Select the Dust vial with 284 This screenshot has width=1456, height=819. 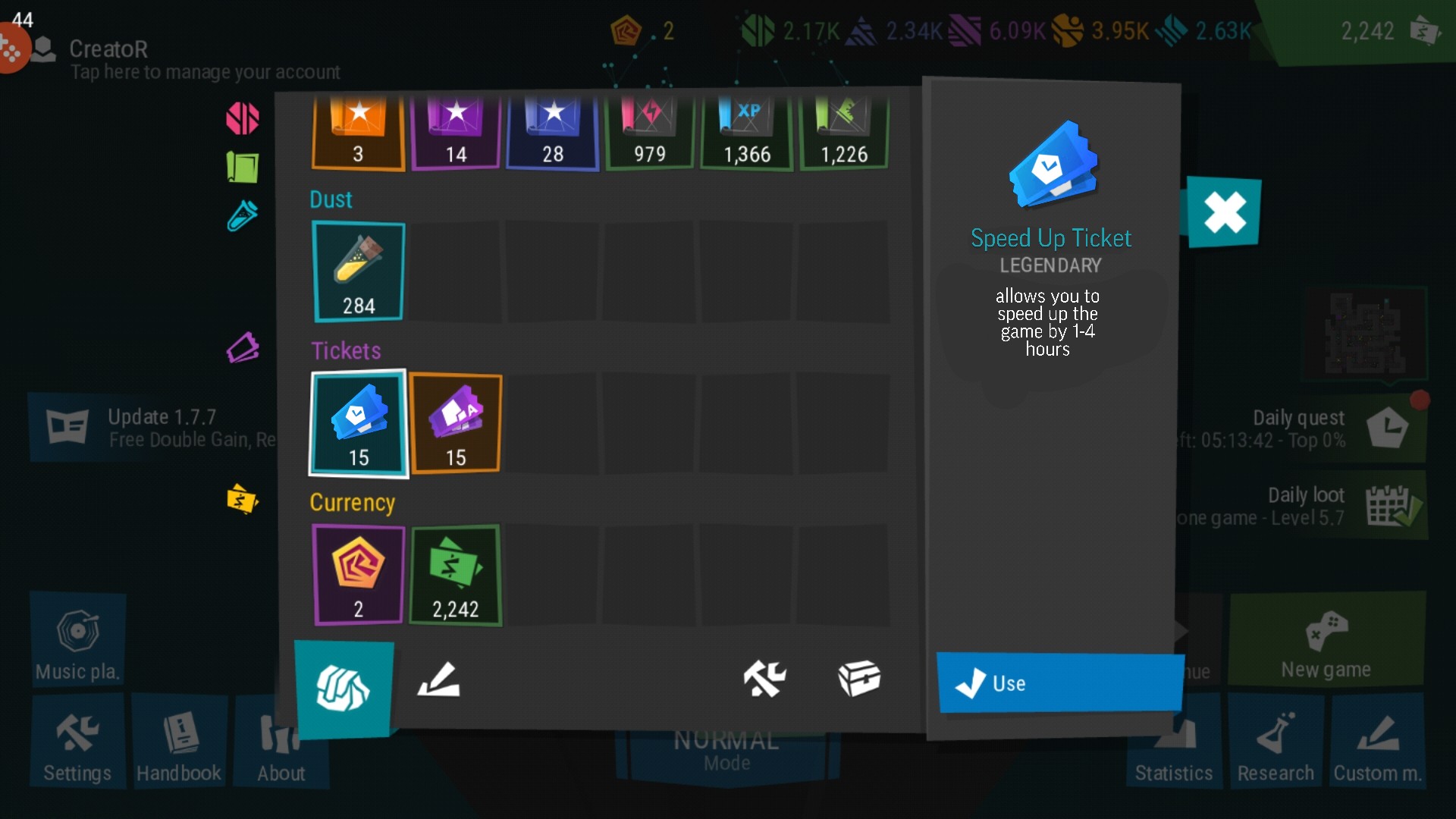pos(358,271)
